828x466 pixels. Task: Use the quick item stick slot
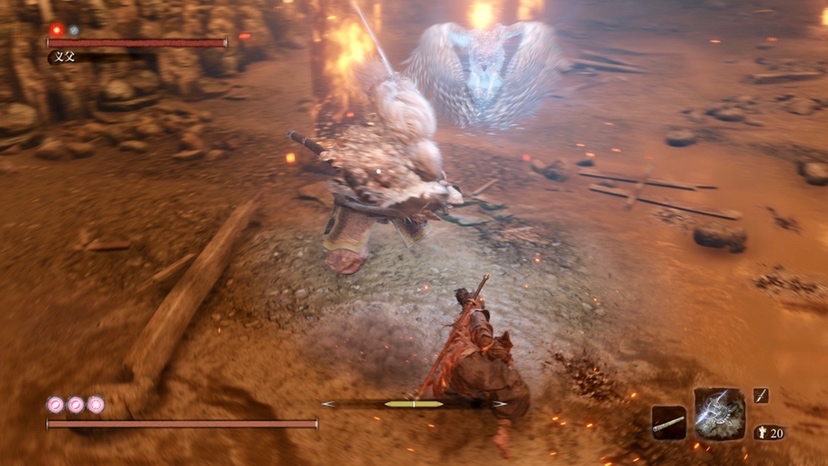(668, 423)
